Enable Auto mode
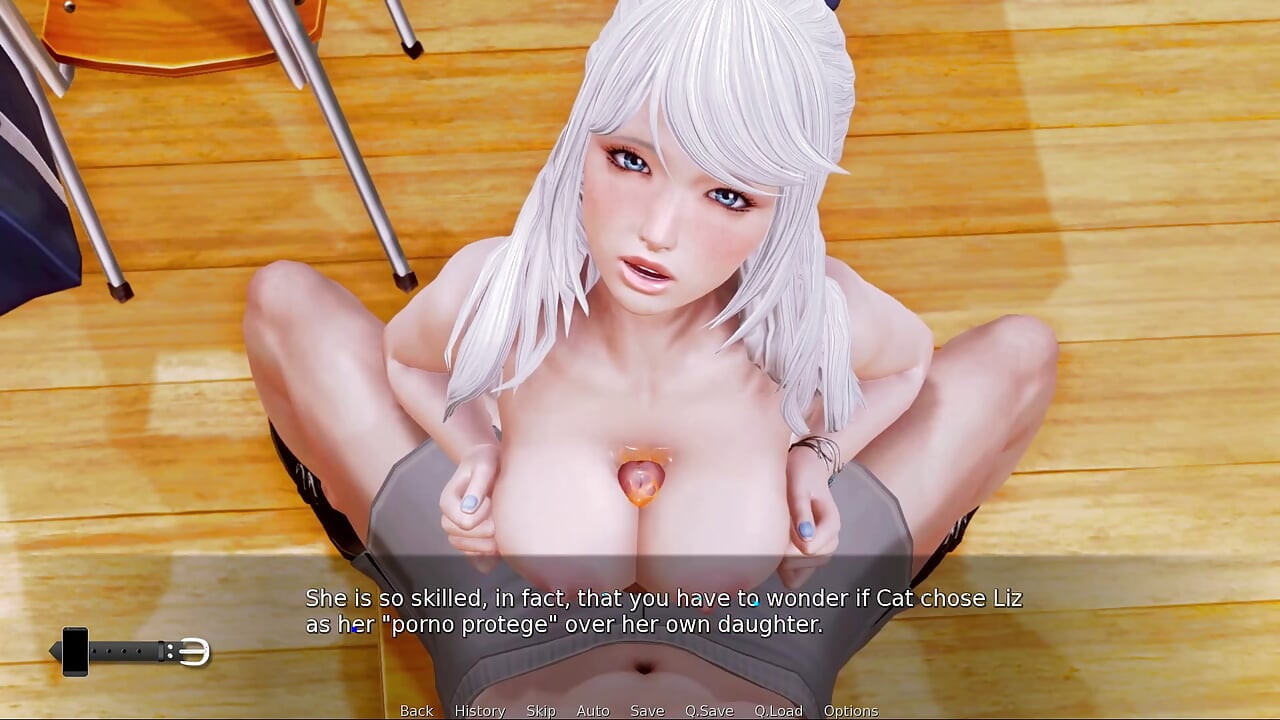The height and width of the screenshot is (720, 1280). click(x=593, y=710)
